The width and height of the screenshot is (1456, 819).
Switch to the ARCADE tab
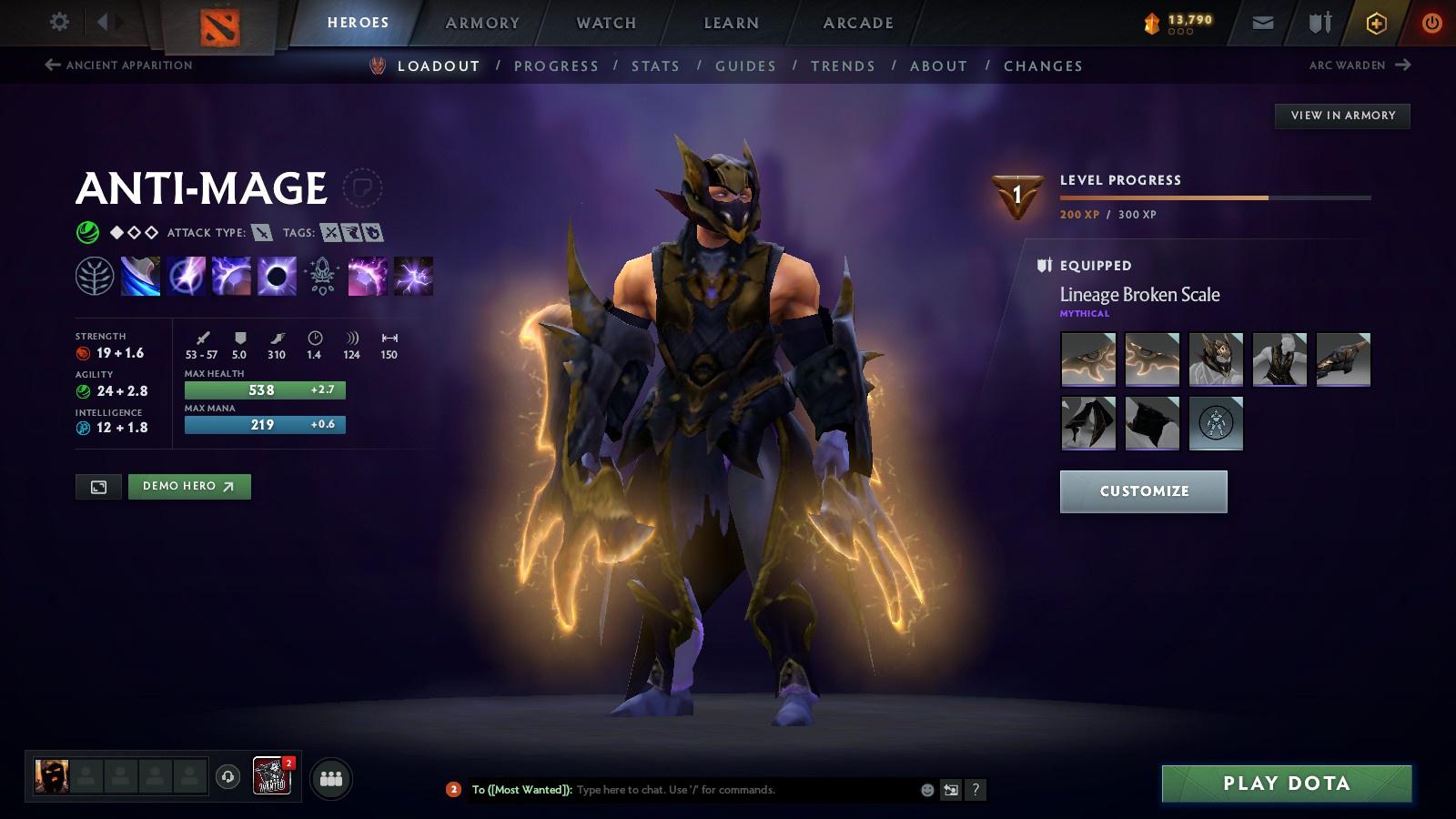(854, 23)
